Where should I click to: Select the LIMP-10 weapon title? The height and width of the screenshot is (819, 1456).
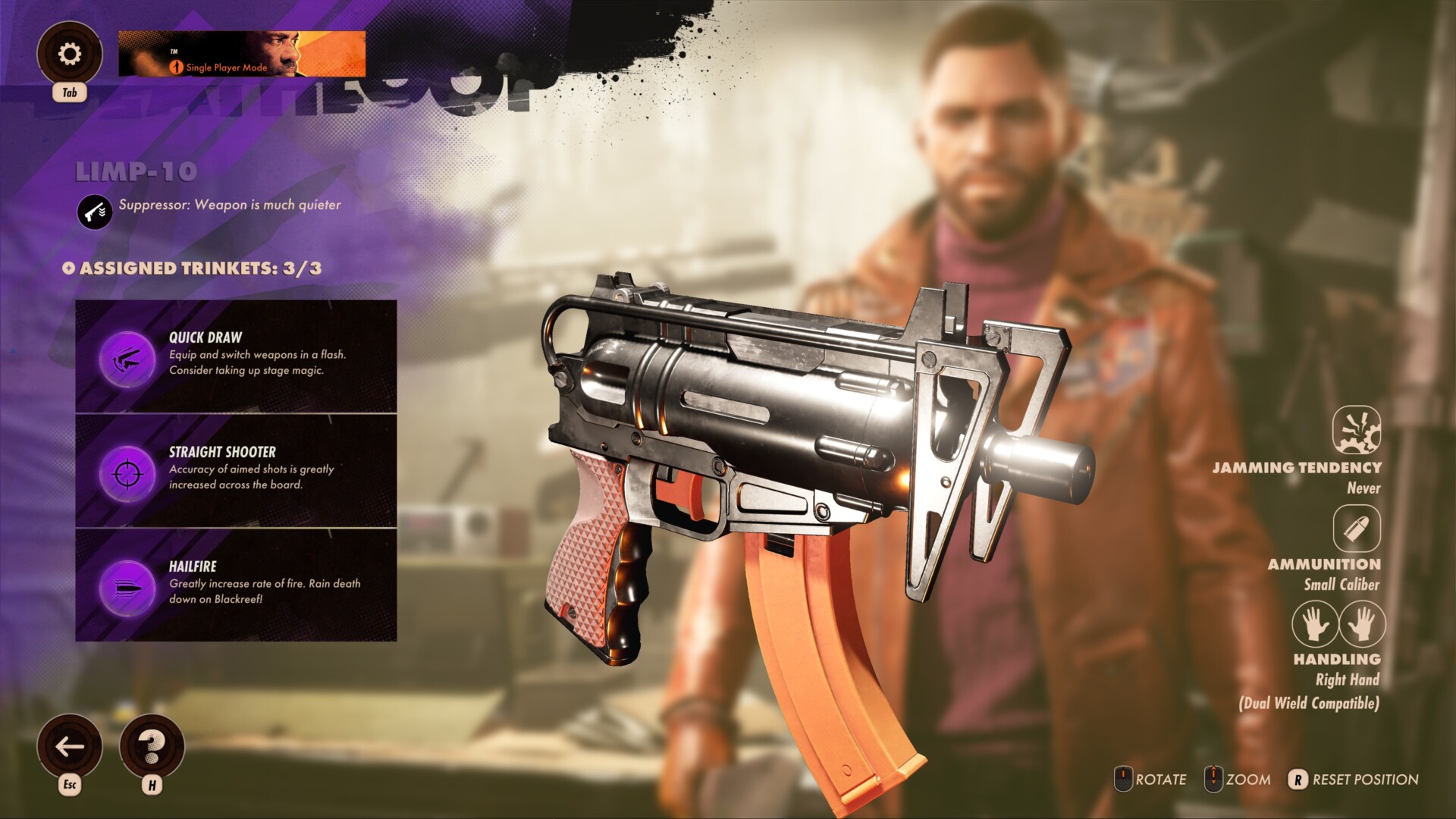click(x=136, y=172)
